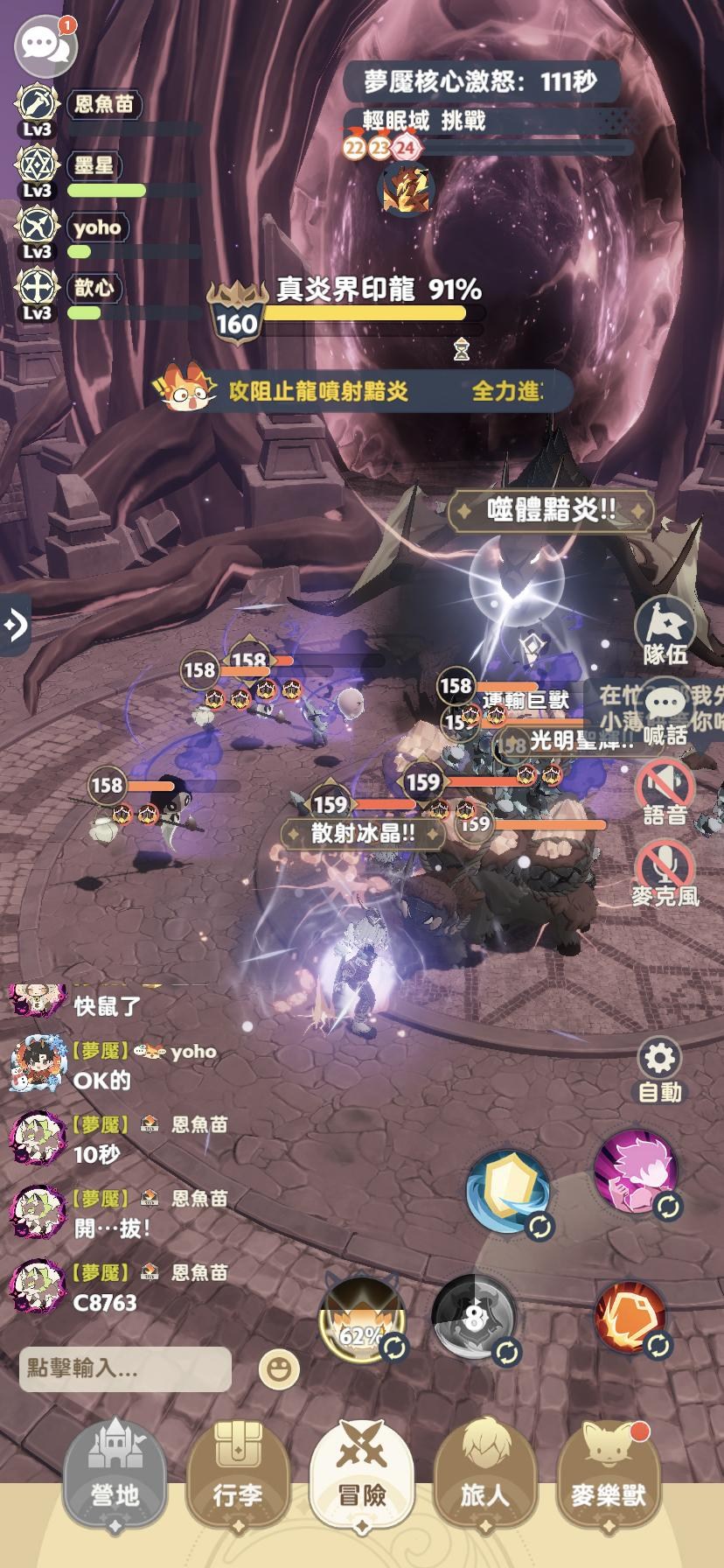Expand the side panel arrow tab
Image resolution: width=724 pixels, height=1568 pixels.
pos(15,625)
